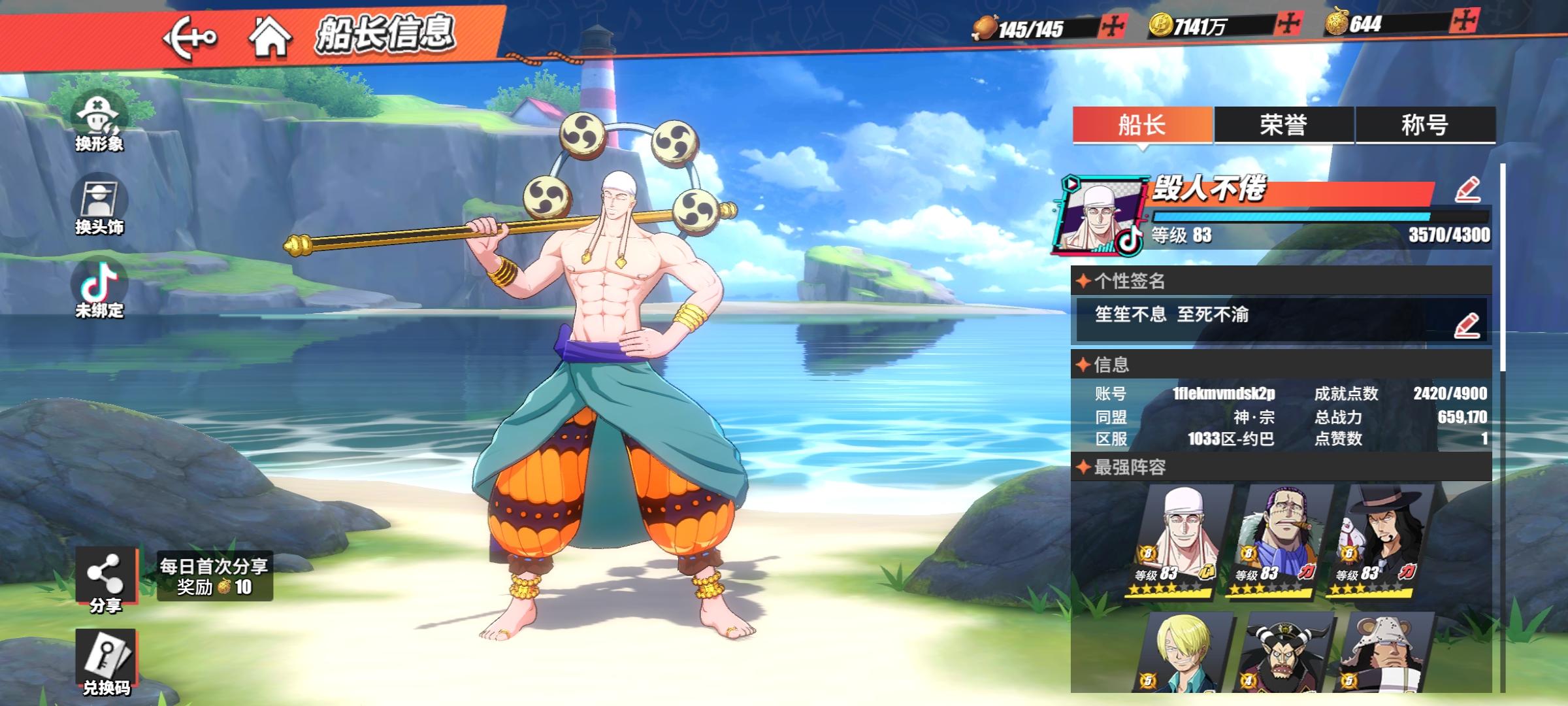Switch to the 荣誉 honor tab
Screen dimensions: 1568x706
1283,125
